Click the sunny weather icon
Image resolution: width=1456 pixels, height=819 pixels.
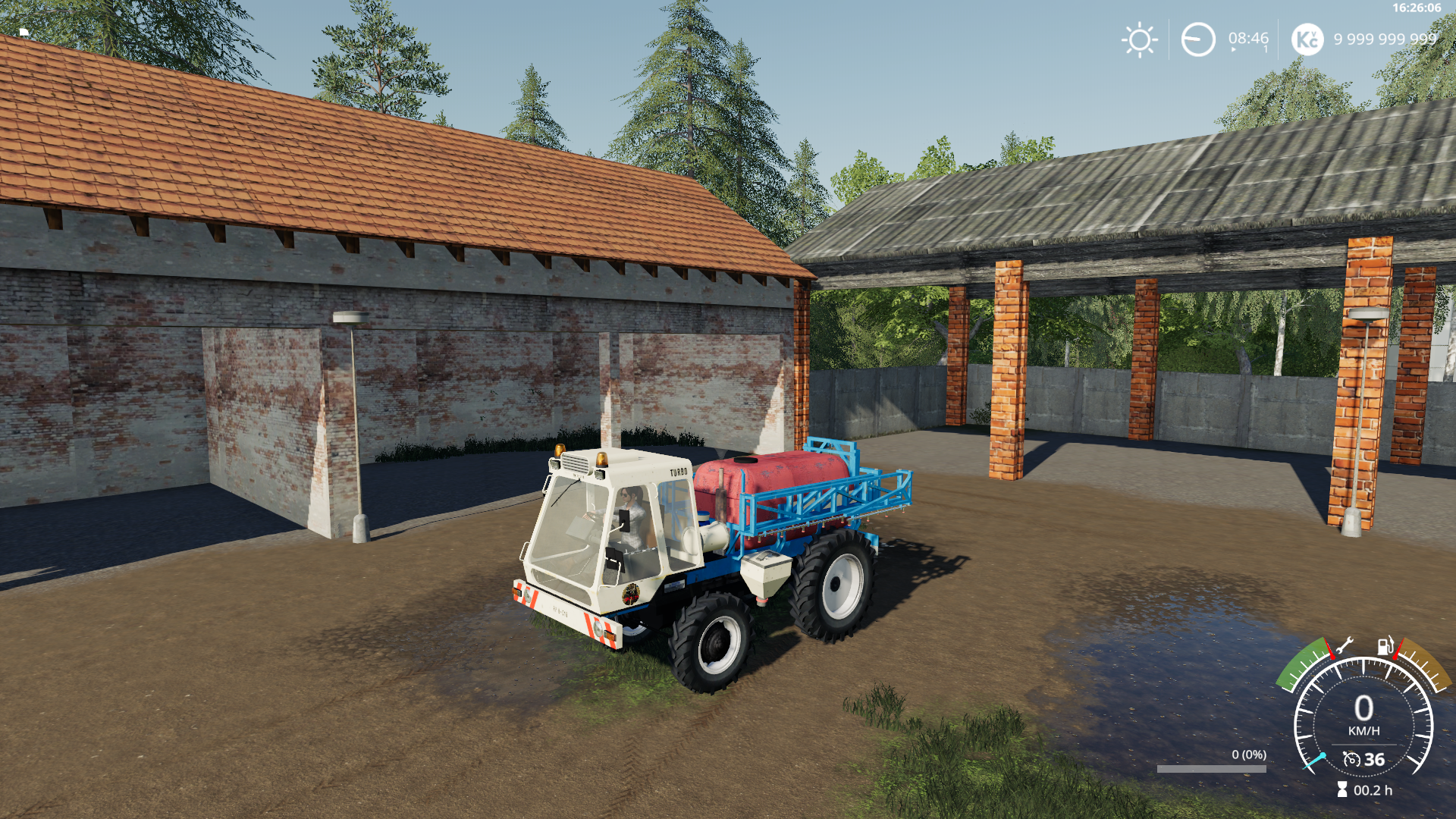[1139, 39]
